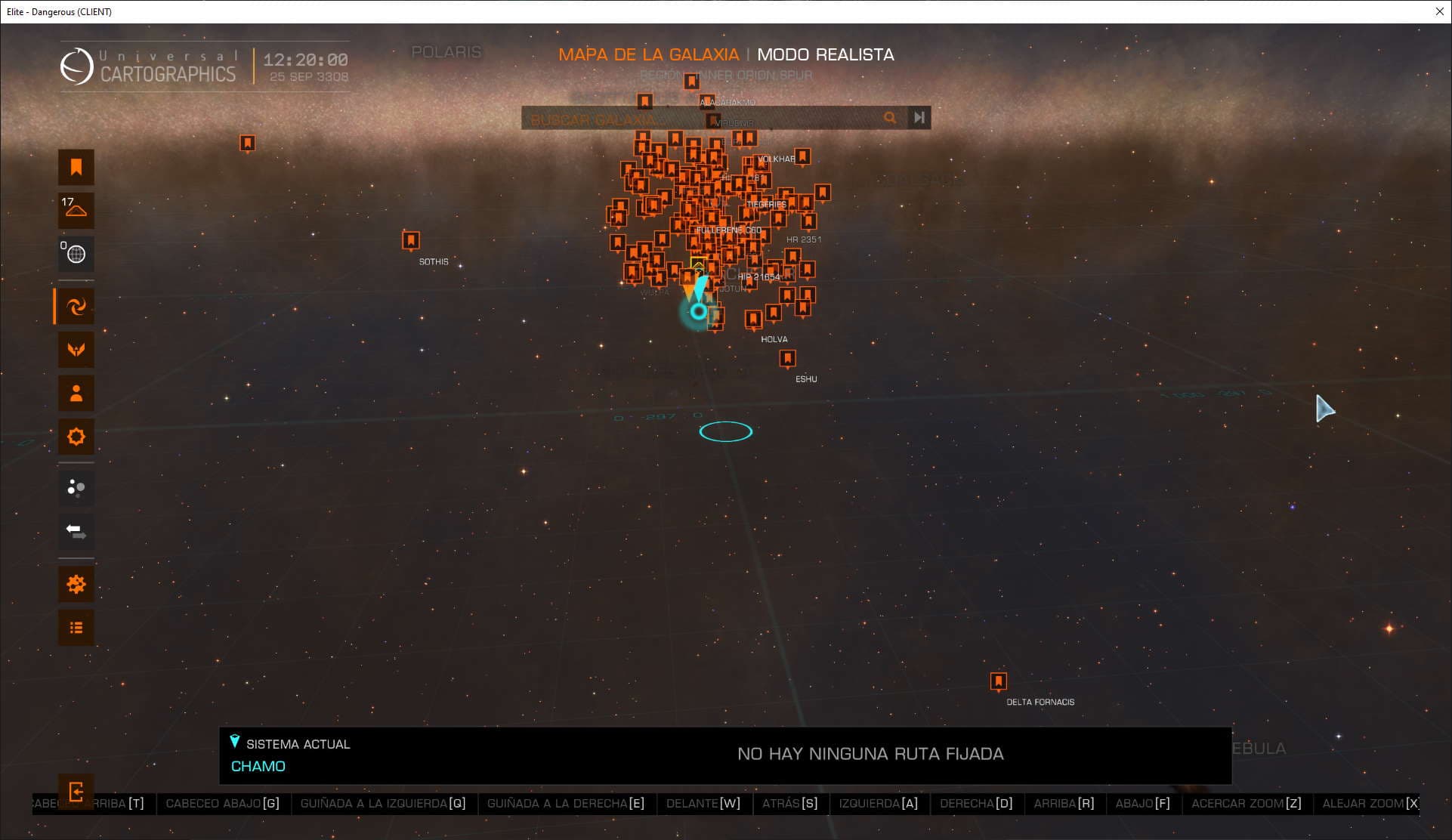Select the Eshu bookmark marker
The width and height of the screenshot is (1452, 840).
tap(787, 358)
